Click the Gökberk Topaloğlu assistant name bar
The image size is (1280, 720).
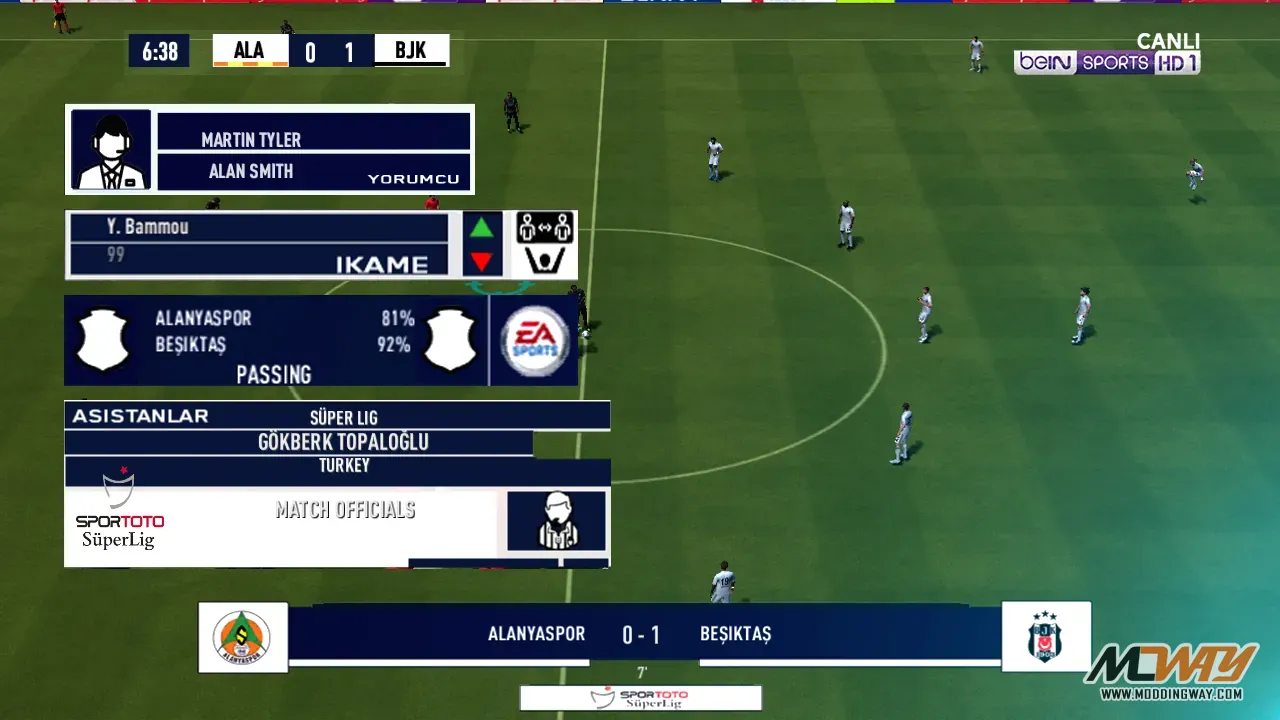(300, 442)
